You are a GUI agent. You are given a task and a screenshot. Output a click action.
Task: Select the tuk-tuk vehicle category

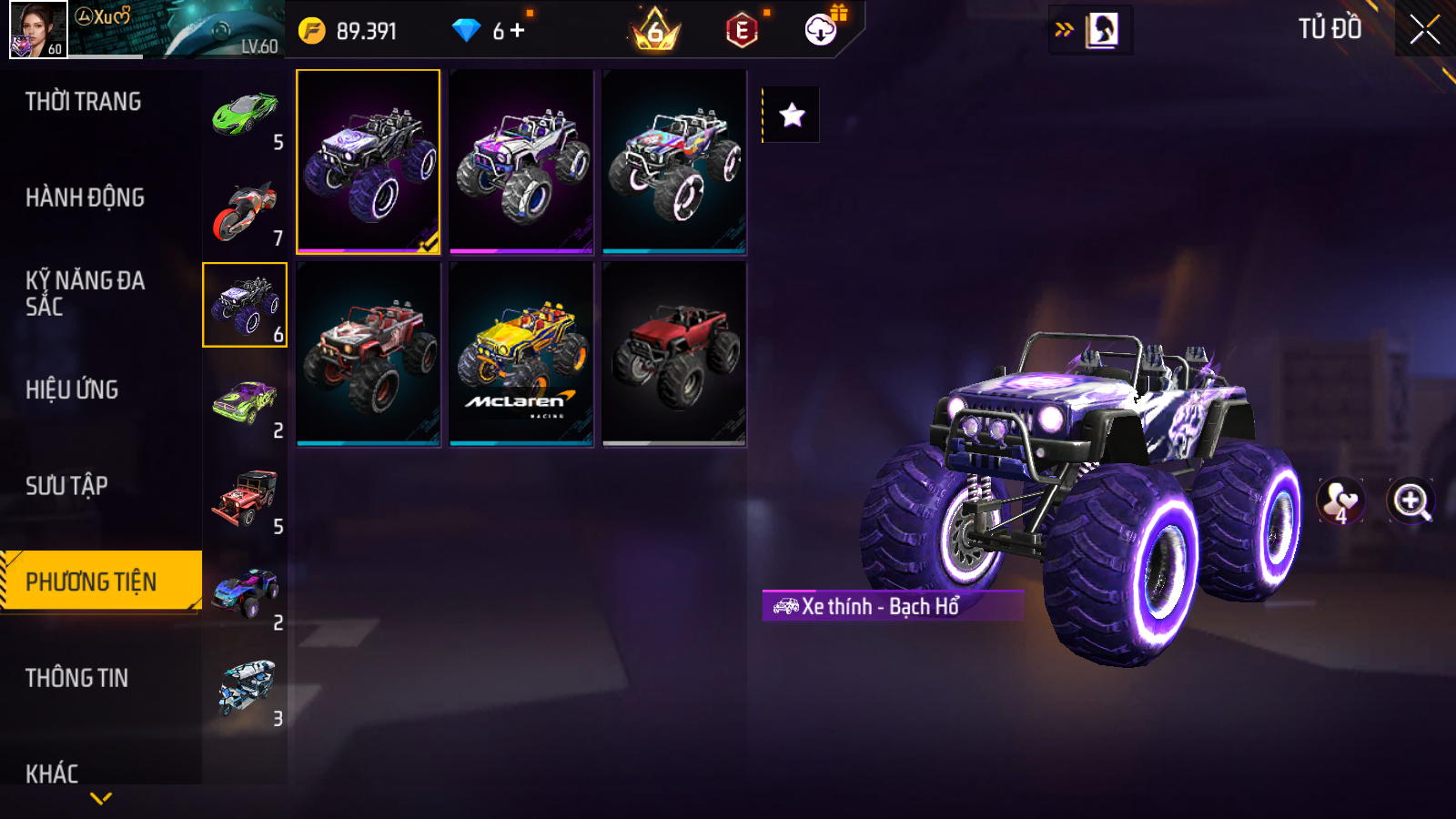pos(245,689)
